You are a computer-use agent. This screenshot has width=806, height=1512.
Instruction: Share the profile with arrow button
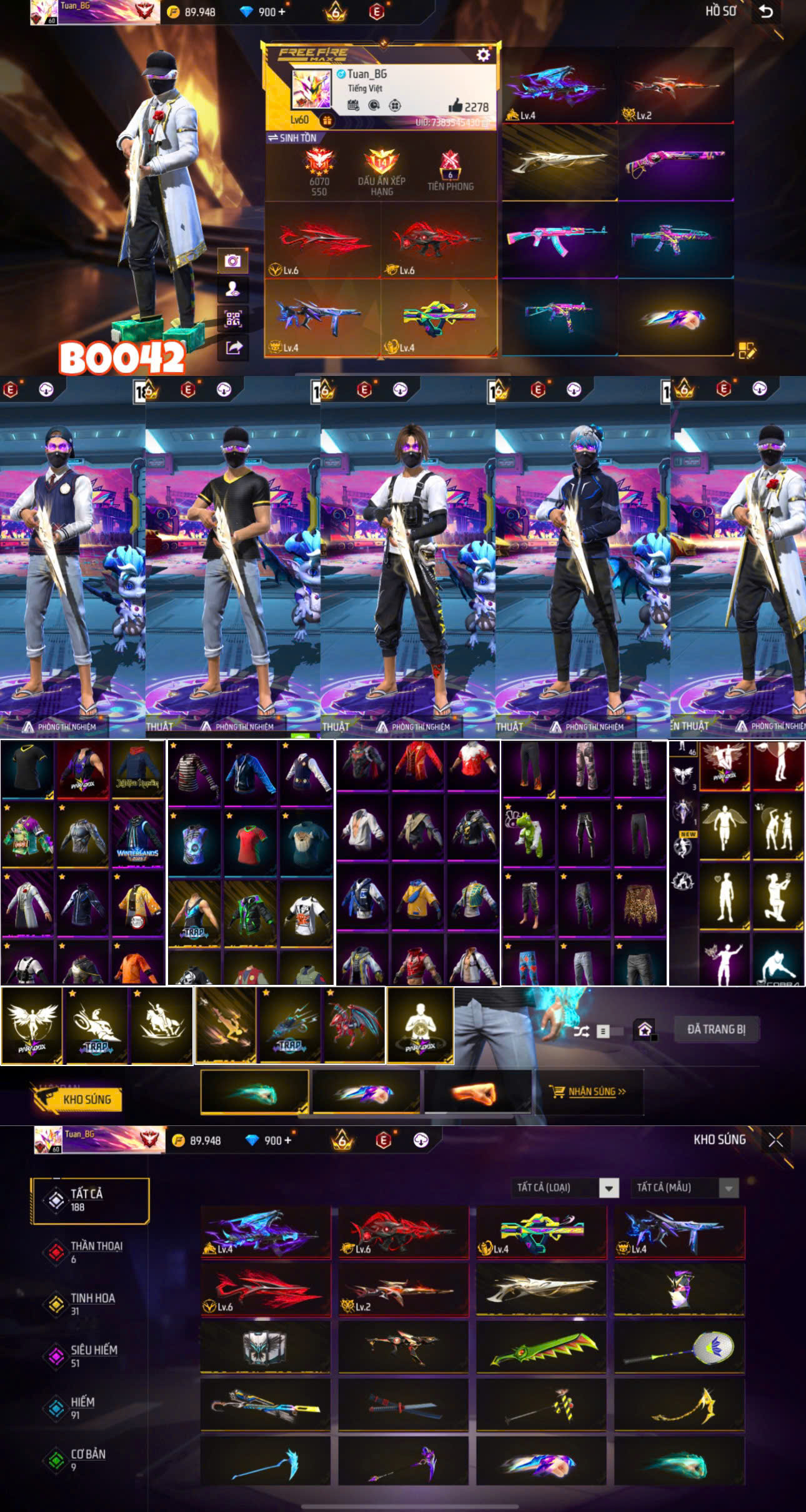233,348
